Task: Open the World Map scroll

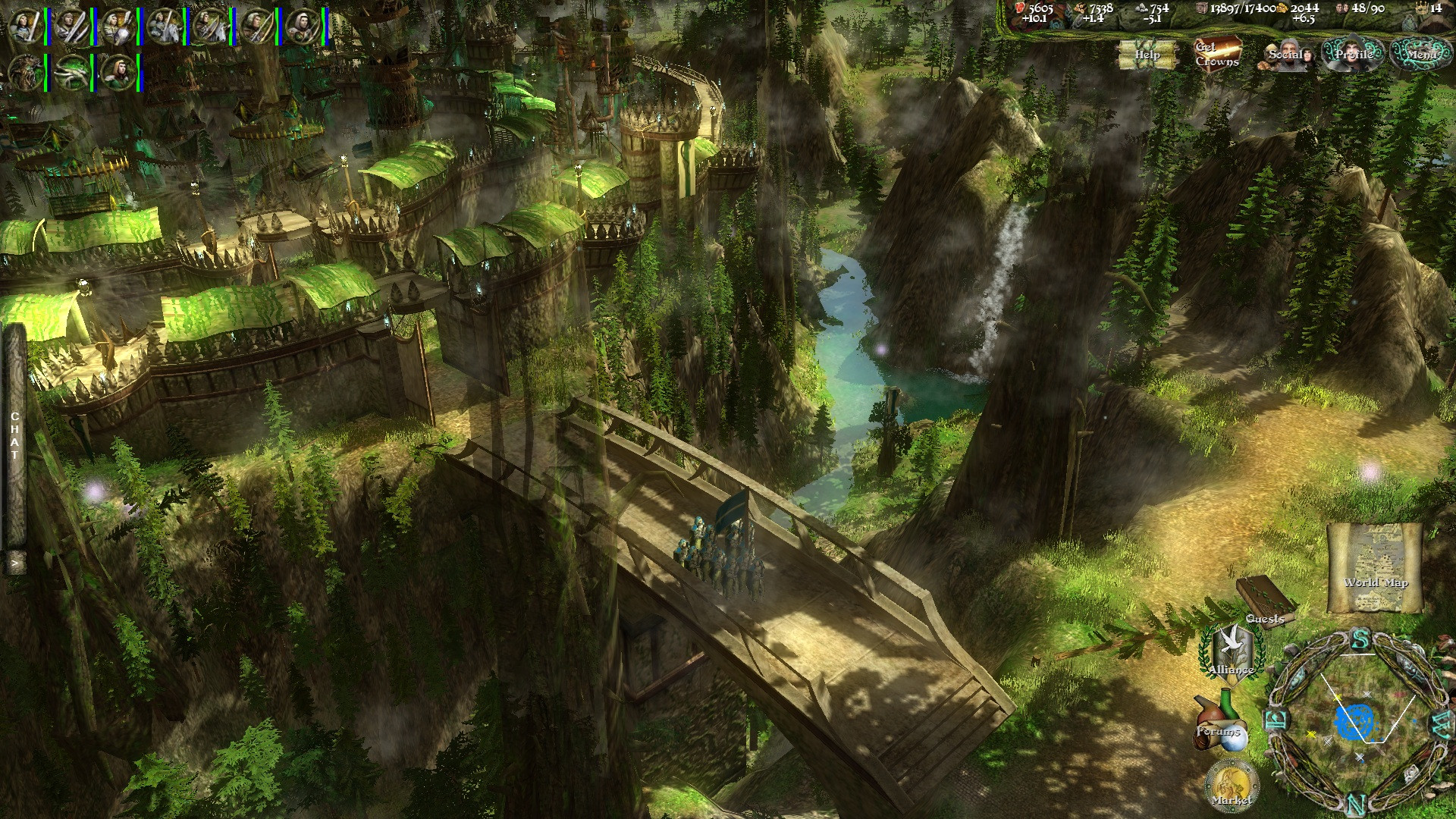Action: [x=1374, y=567]
